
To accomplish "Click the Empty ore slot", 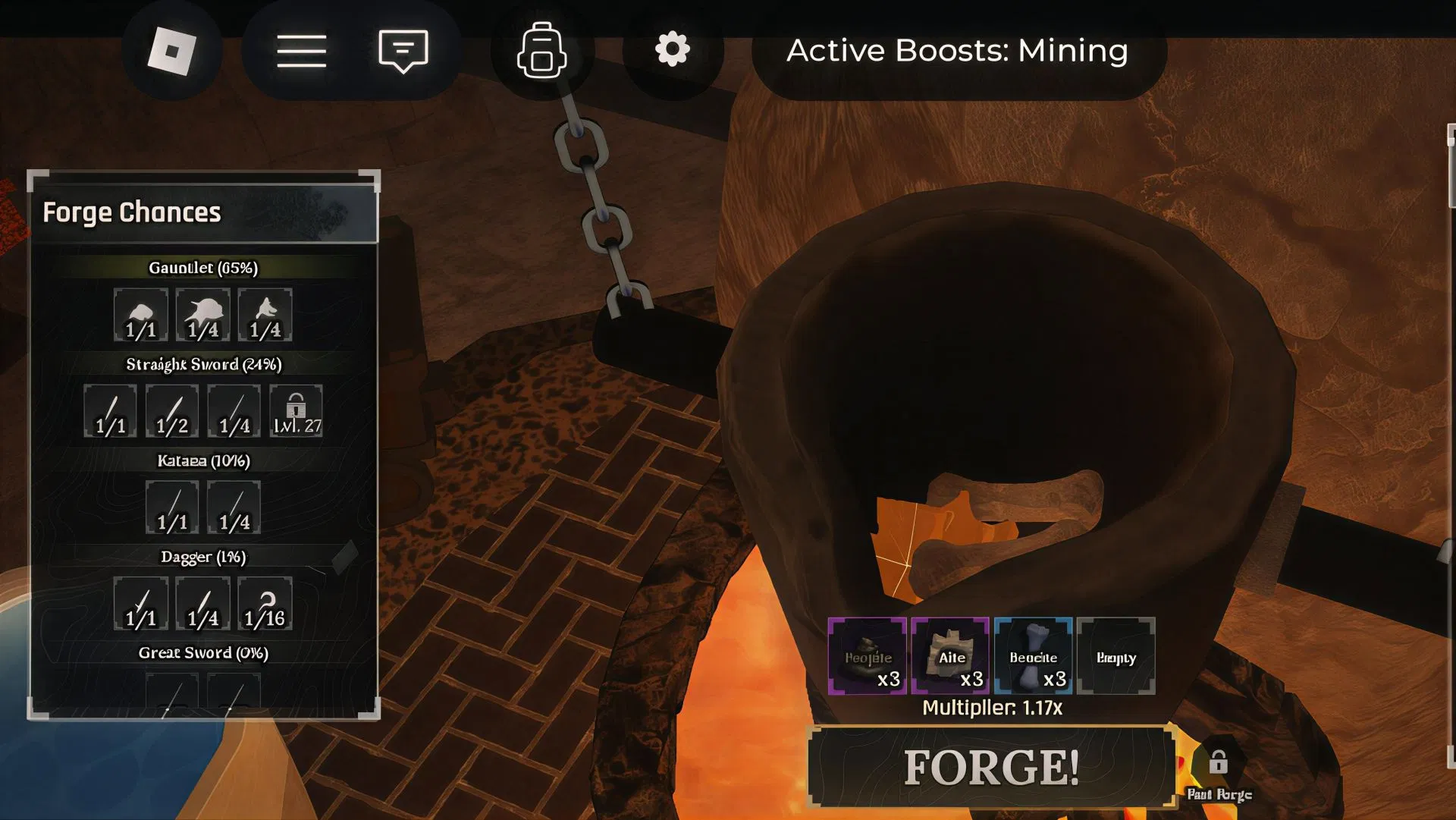I will point(1116,657).
